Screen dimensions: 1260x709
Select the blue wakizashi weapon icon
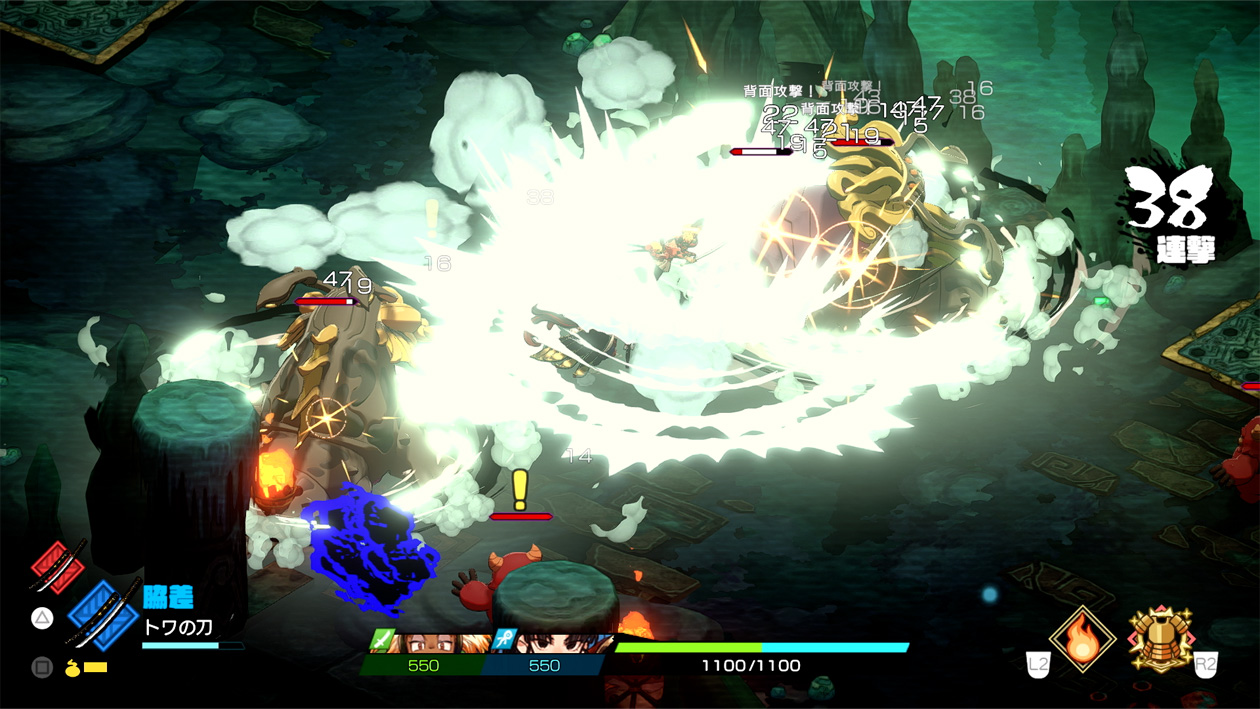coord(103,612)
